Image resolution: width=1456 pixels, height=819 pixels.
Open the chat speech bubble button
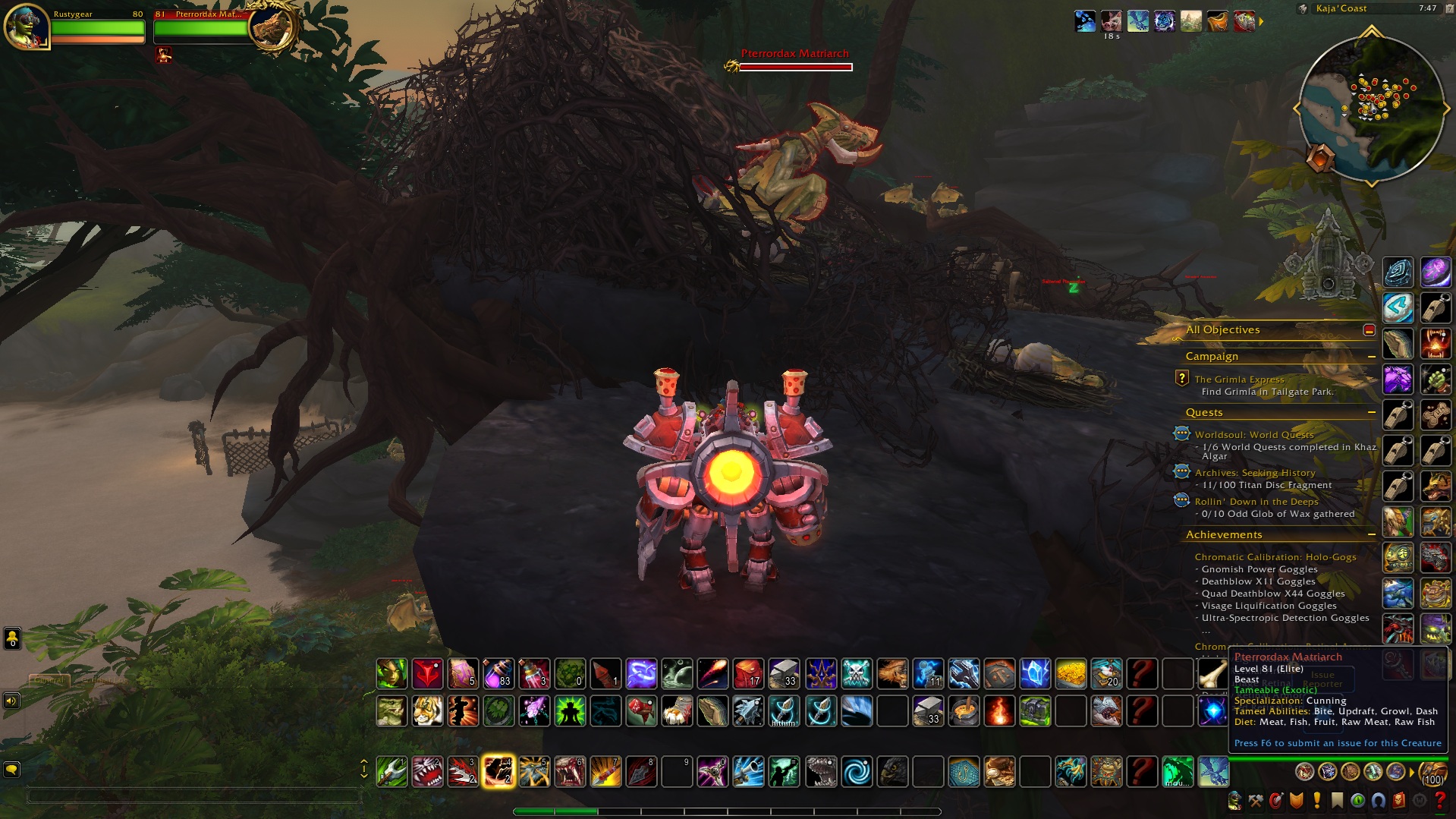click(x=11, y=770)
